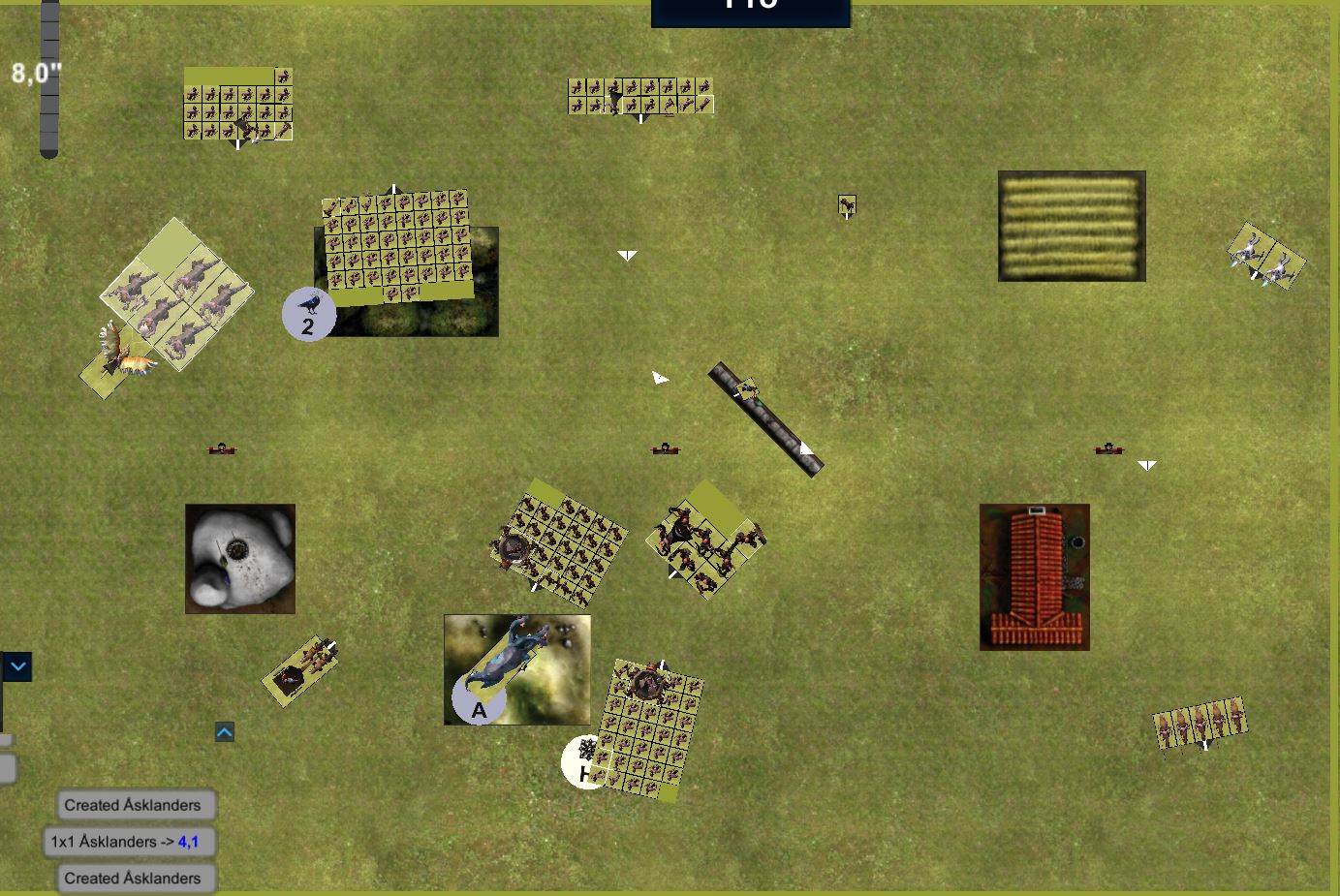Select the round token marked "A"
This screenshot has height=896, width=1340.
point(478,700)
